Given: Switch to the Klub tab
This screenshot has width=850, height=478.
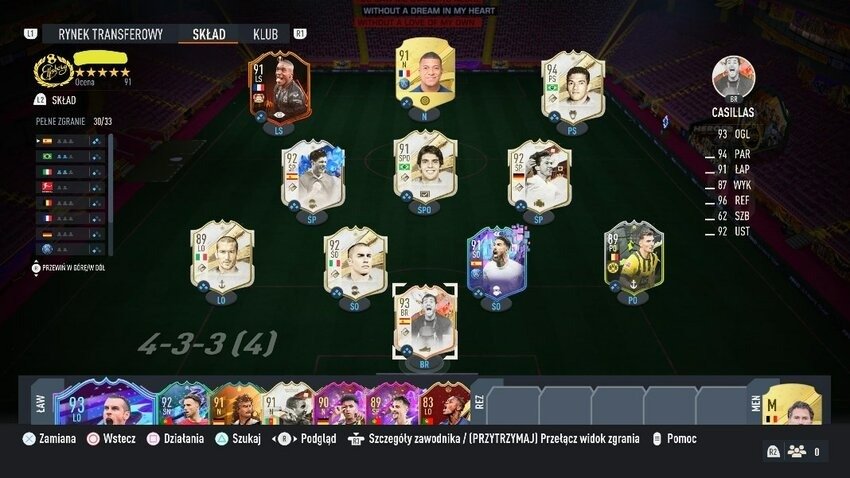Looking at the screenshot, I should click(x=265, y=34).
